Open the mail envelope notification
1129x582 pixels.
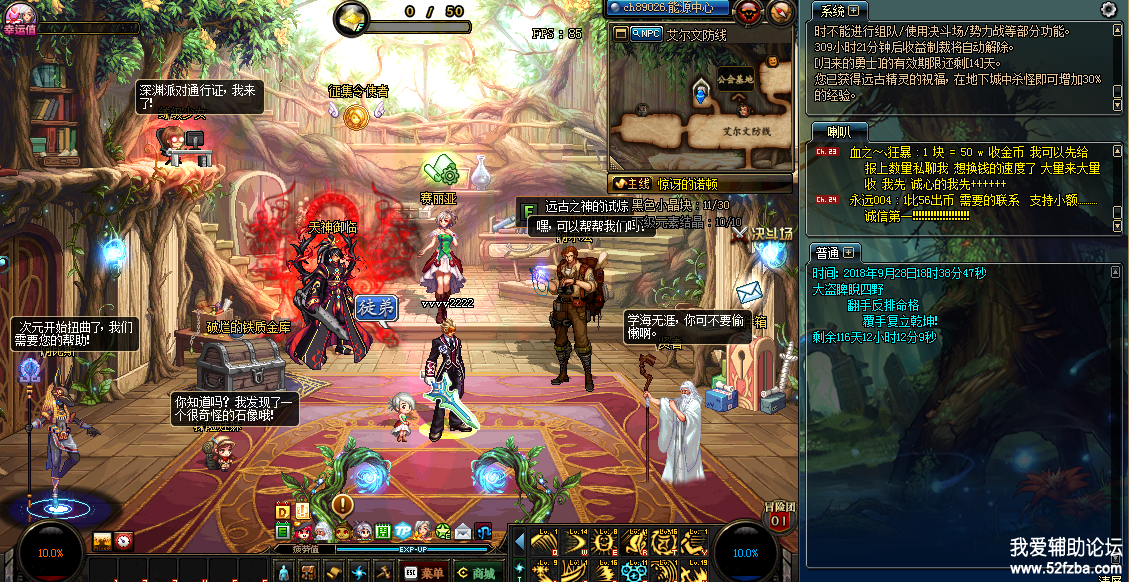pyautogui.click(x=749, y=292)
